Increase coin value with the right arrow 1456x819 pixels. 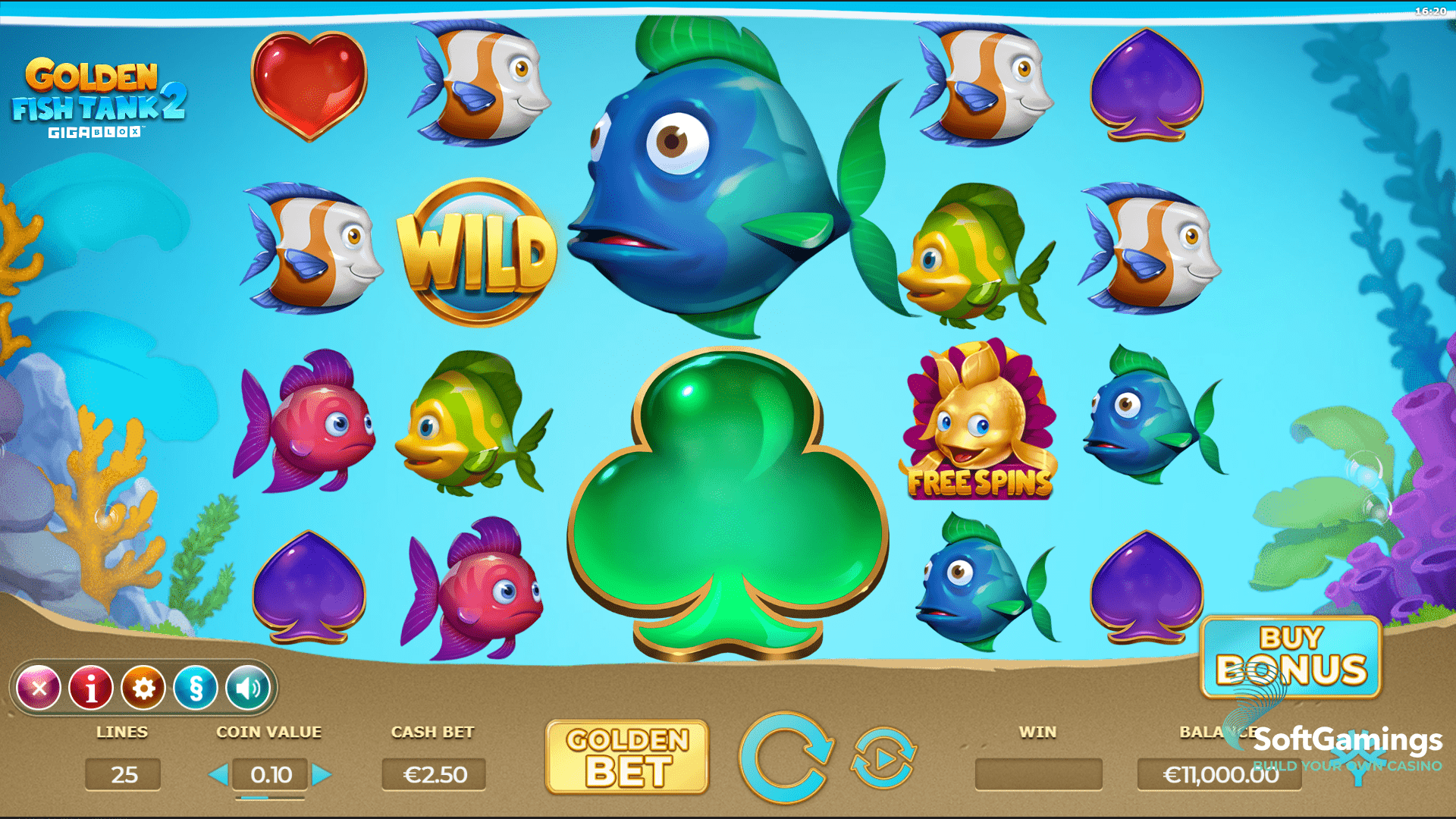click(x=322, y=775)
